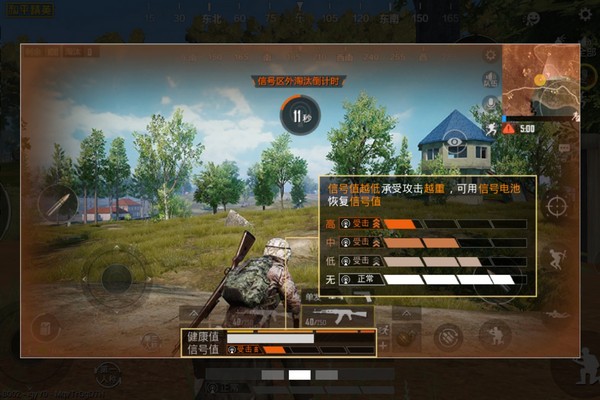
Task: Toggle the speaker voice output icon
Action: (x=490, y=79)
